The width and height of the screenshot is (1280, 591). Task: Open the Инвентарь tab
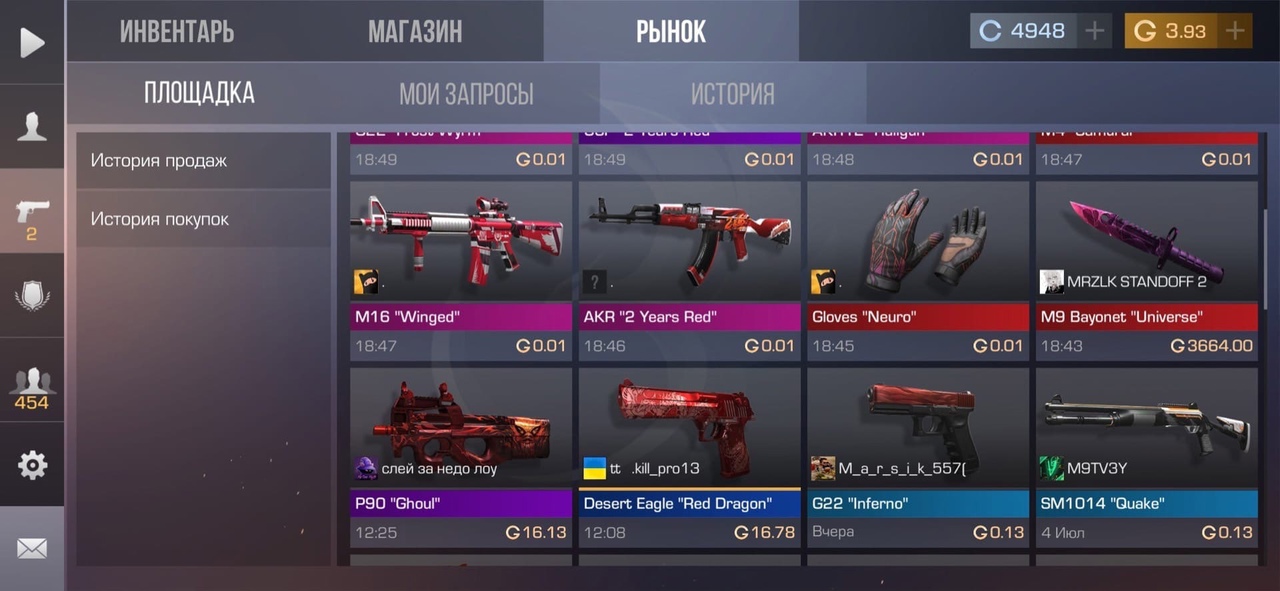coord(177,31)
